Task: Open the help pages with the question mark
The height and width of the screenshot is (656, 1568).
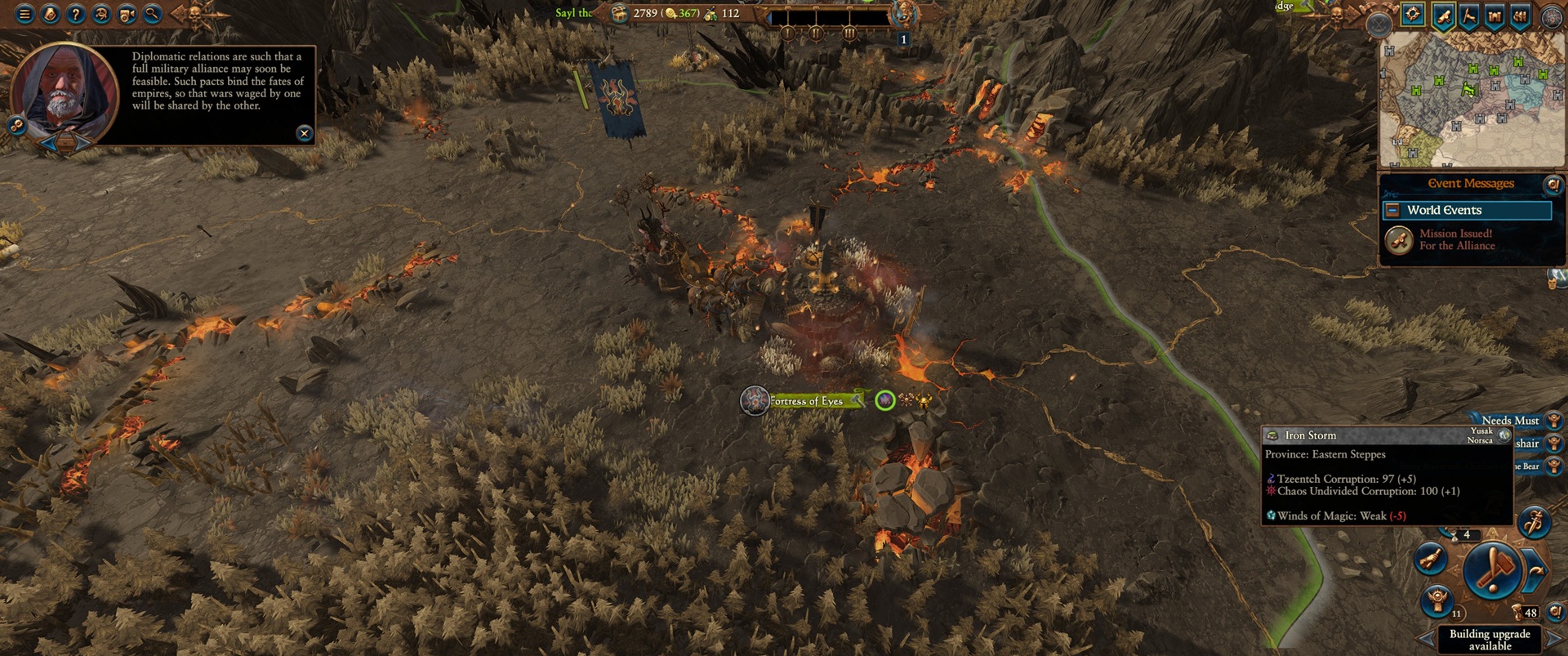Action: [x=76, y=14]
